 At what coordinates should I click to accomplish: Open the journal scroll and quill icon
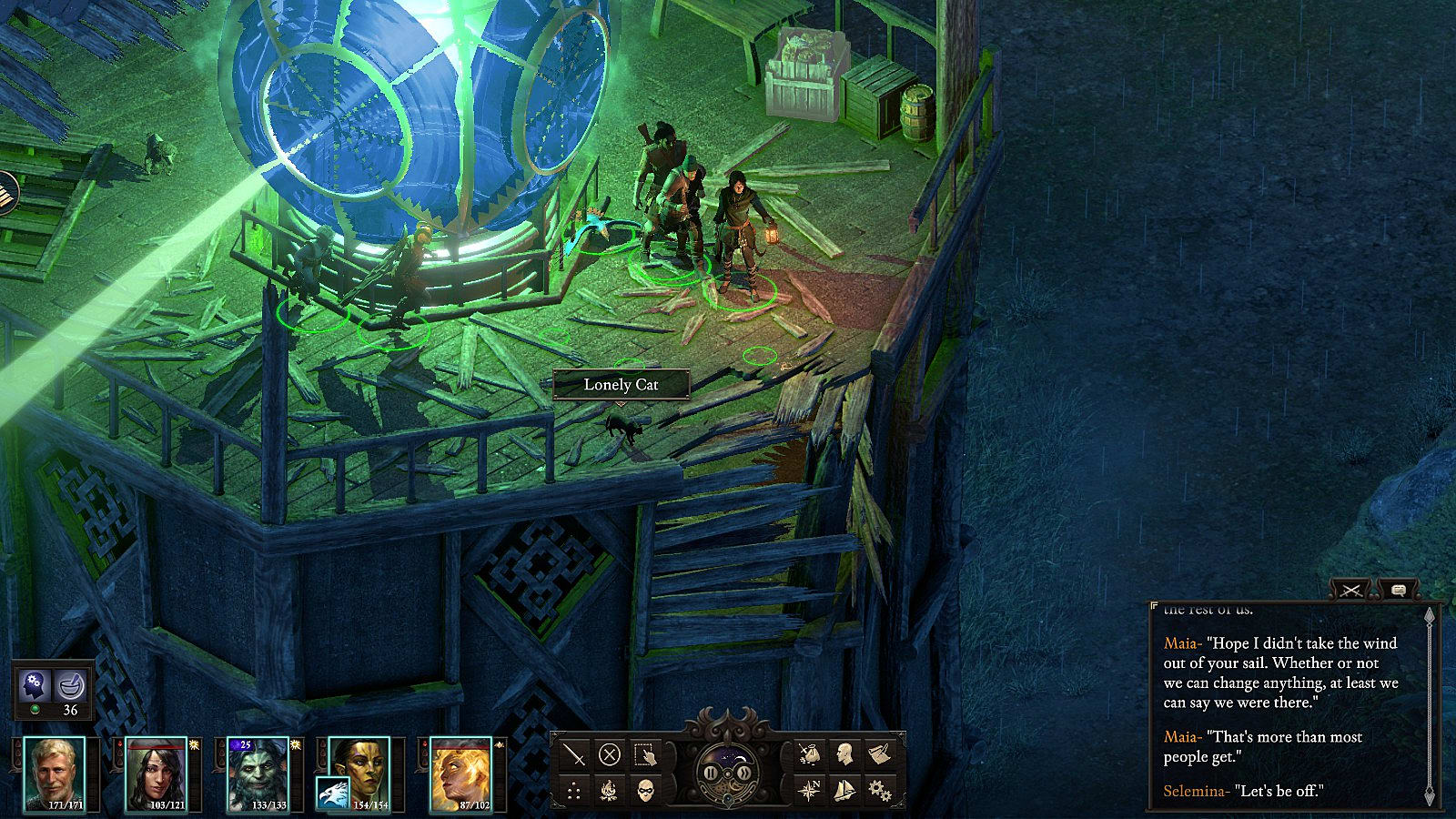click(x=879, y=754)
